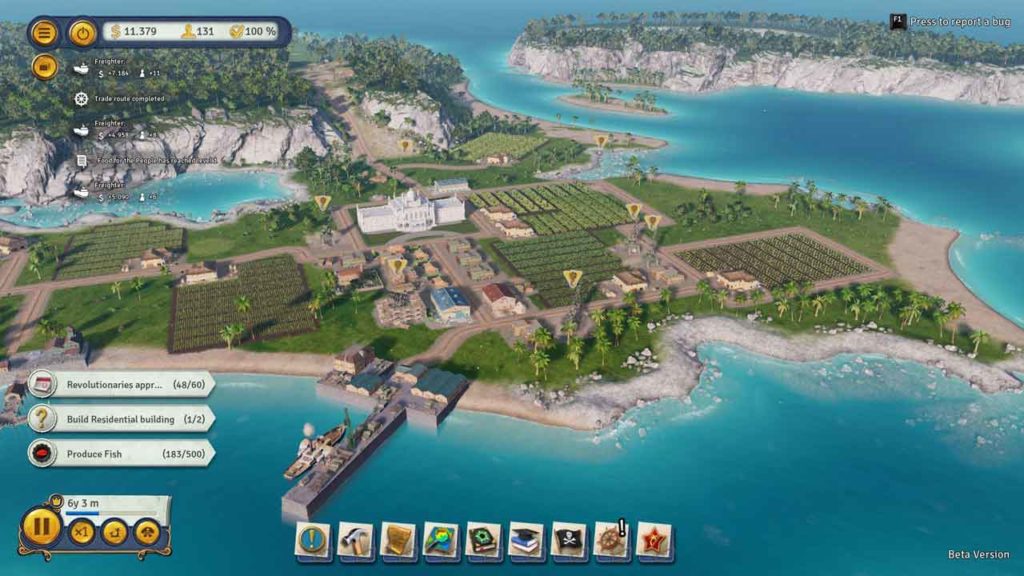1024x576 pixels.
Task: Select the Revolutionaries approaching objective
Action: pos(120,384)
